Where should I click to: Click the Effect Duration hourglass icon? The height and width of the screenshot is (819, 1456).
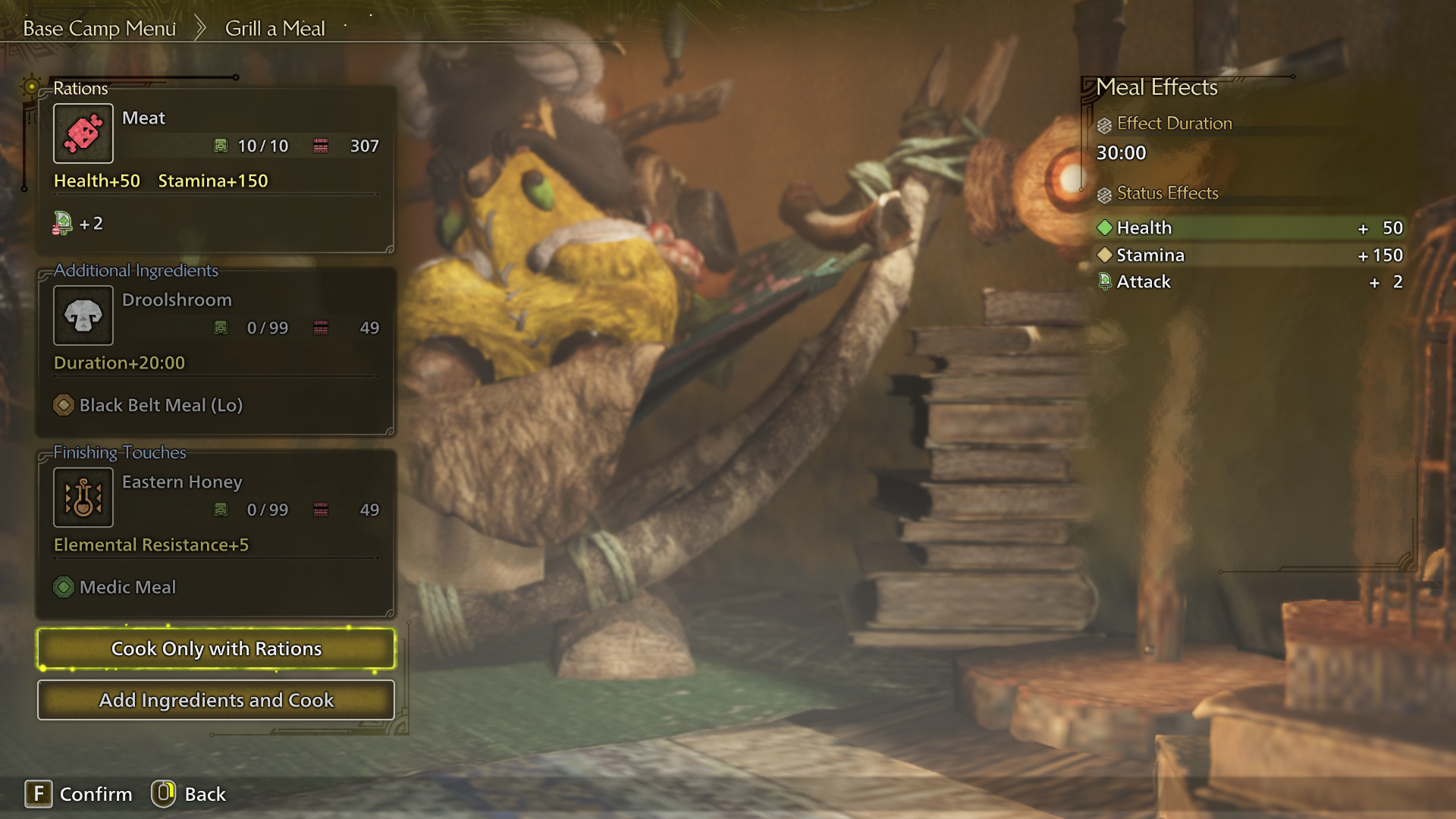coord(1103,123)
